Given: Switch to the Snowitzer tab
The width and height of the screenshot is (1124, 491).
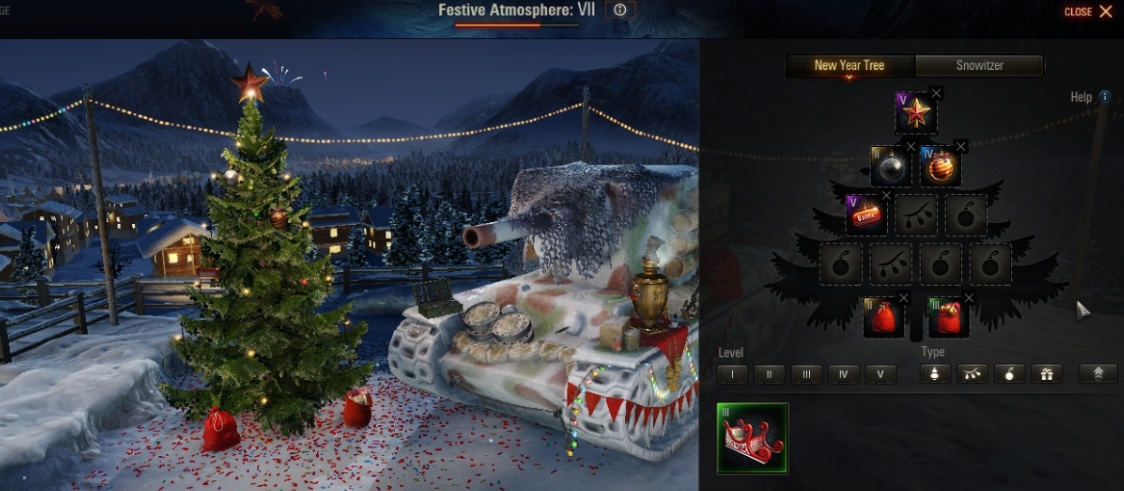Looking at the screenshot, I should pos(979,66).
